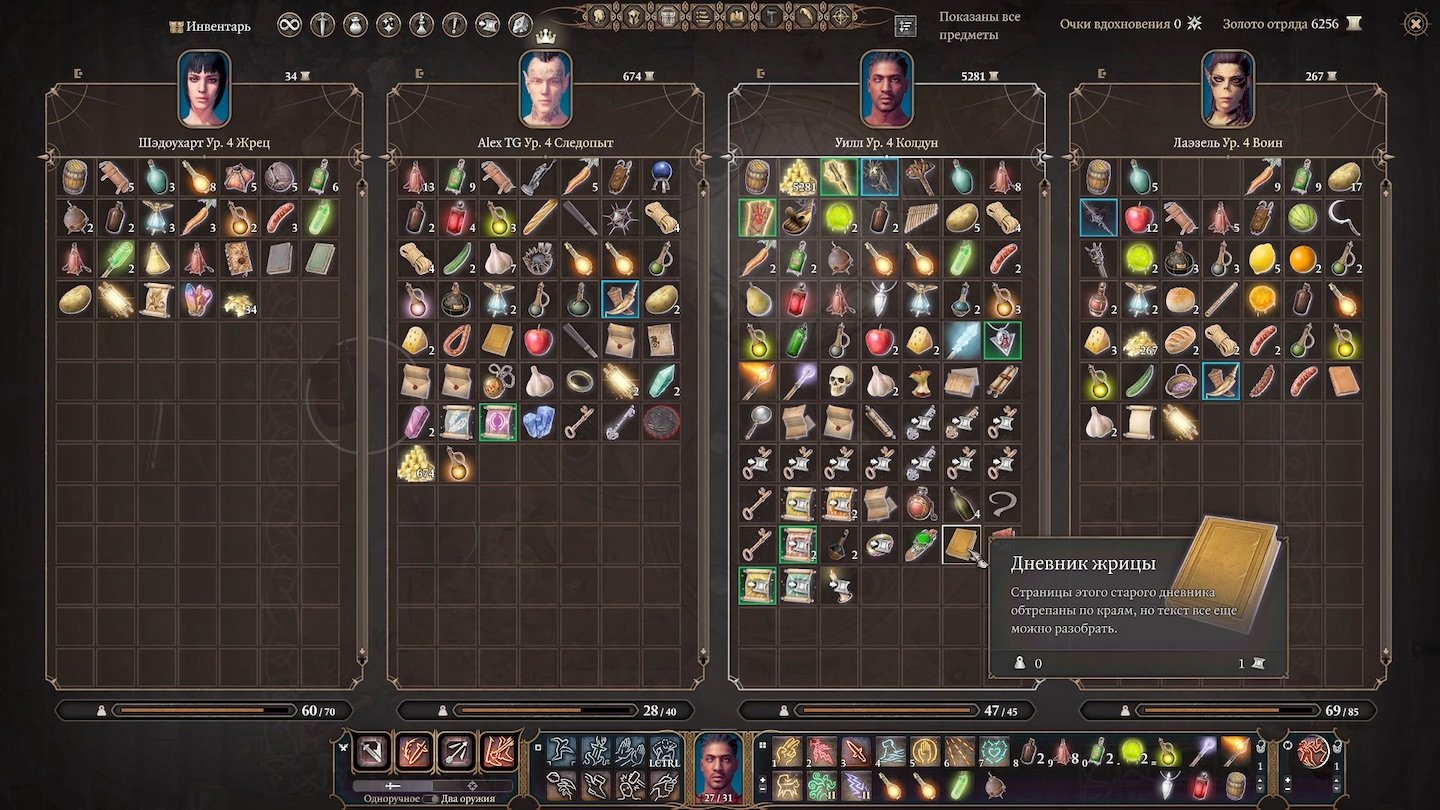Select the skull in Wyll's inventory
Viewport: 1440px width, 810px height.
[x=839, y=380]
